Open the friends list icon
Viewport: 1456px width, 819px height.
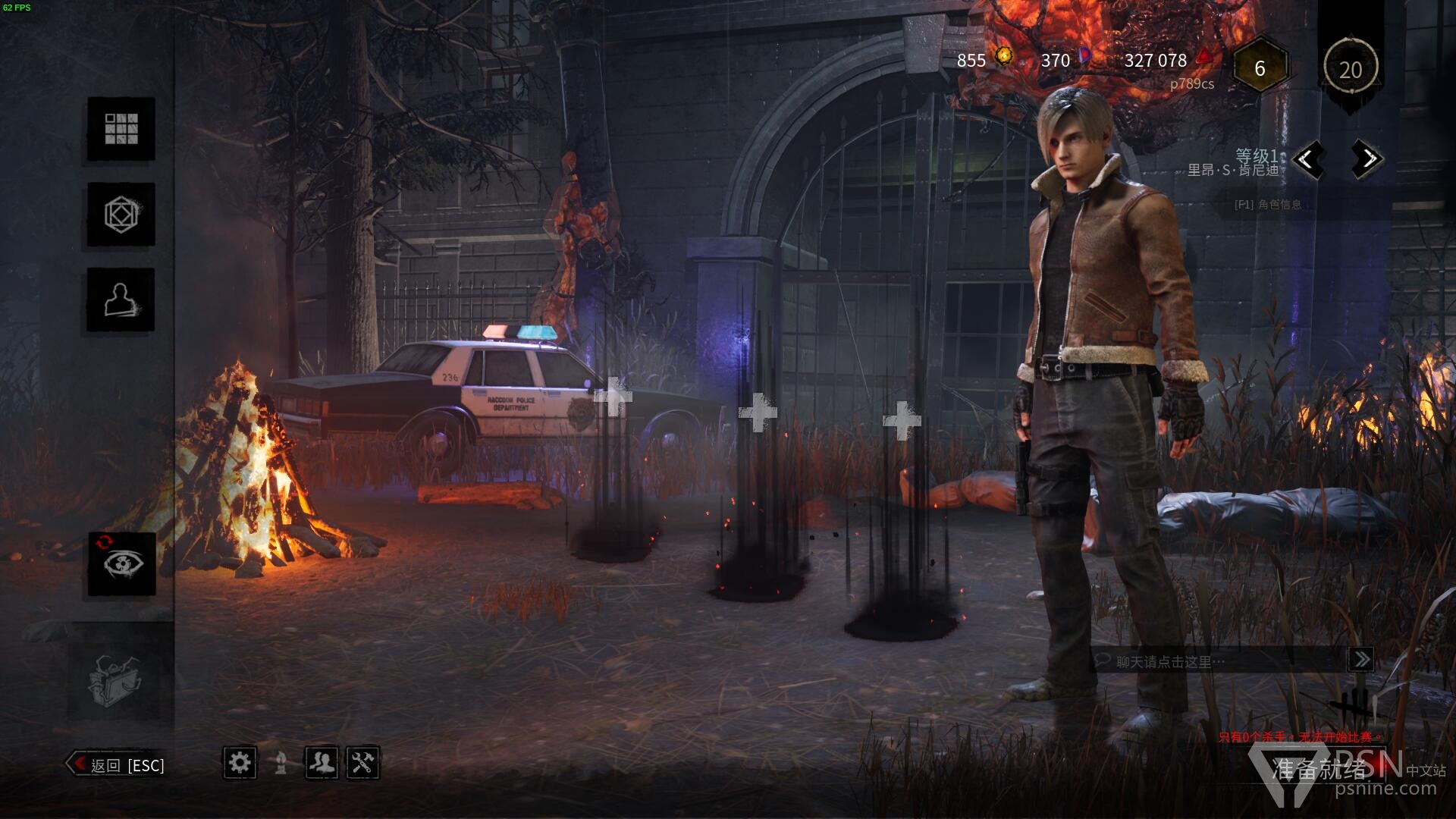coord(322,762)
